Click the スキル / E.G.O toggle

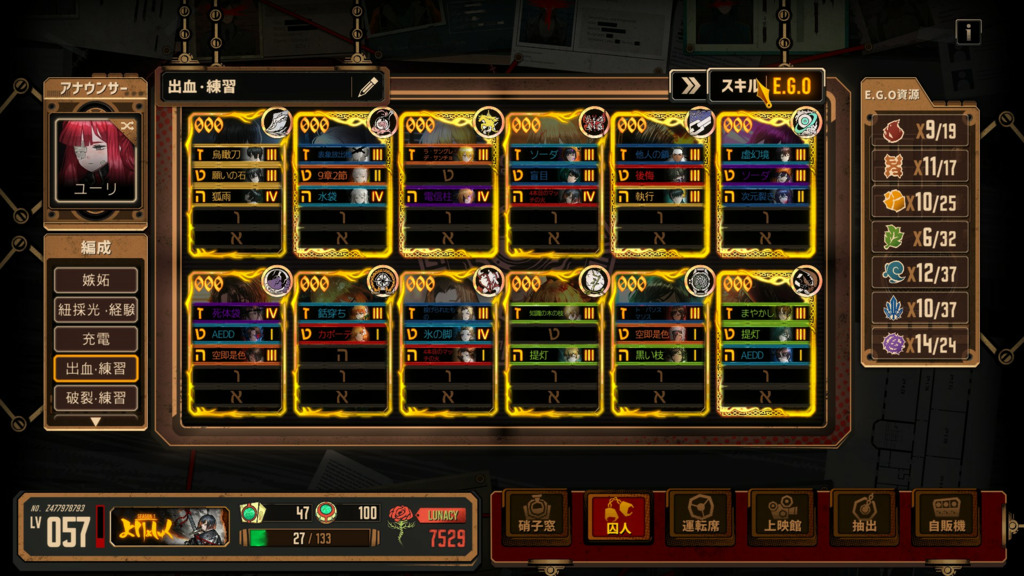tap(766, 86)
